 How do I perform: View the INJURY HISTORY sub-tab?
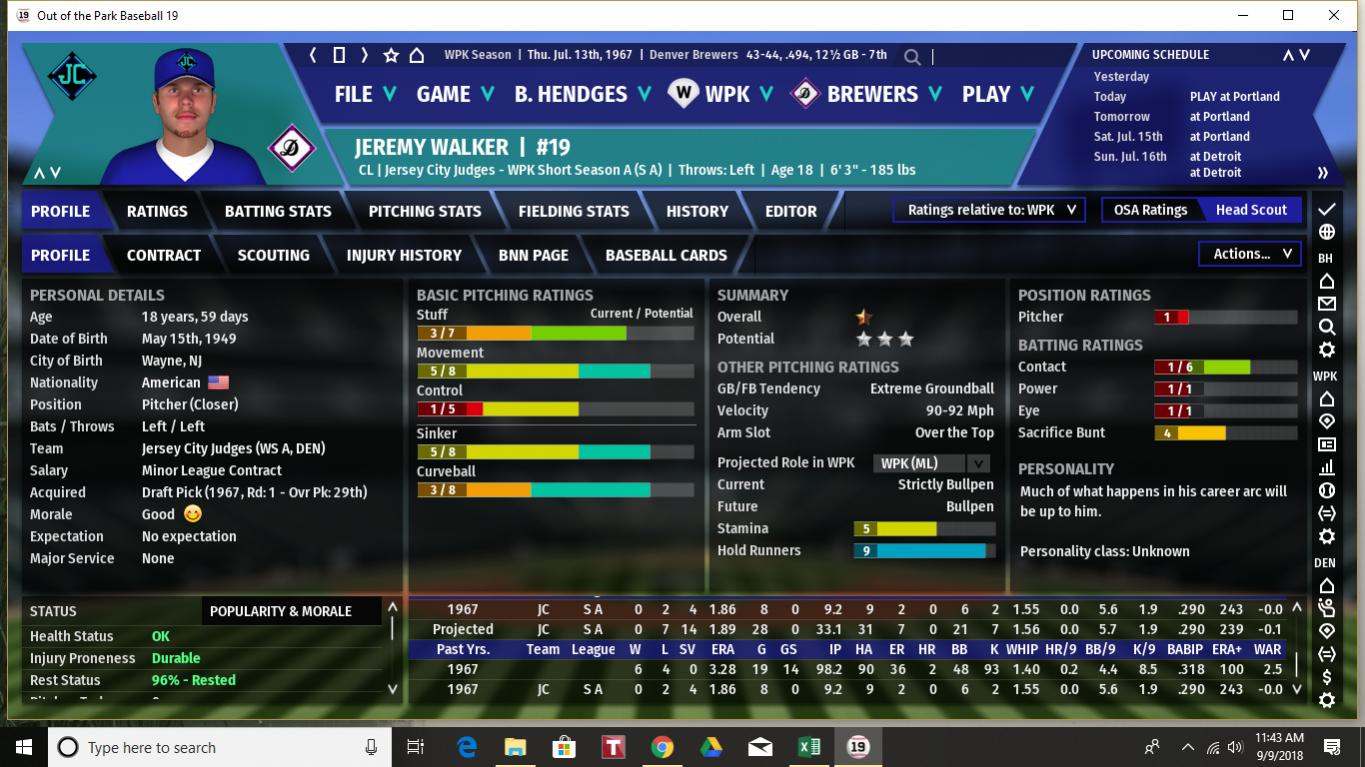pyautogui.click(x=404, y=255)
